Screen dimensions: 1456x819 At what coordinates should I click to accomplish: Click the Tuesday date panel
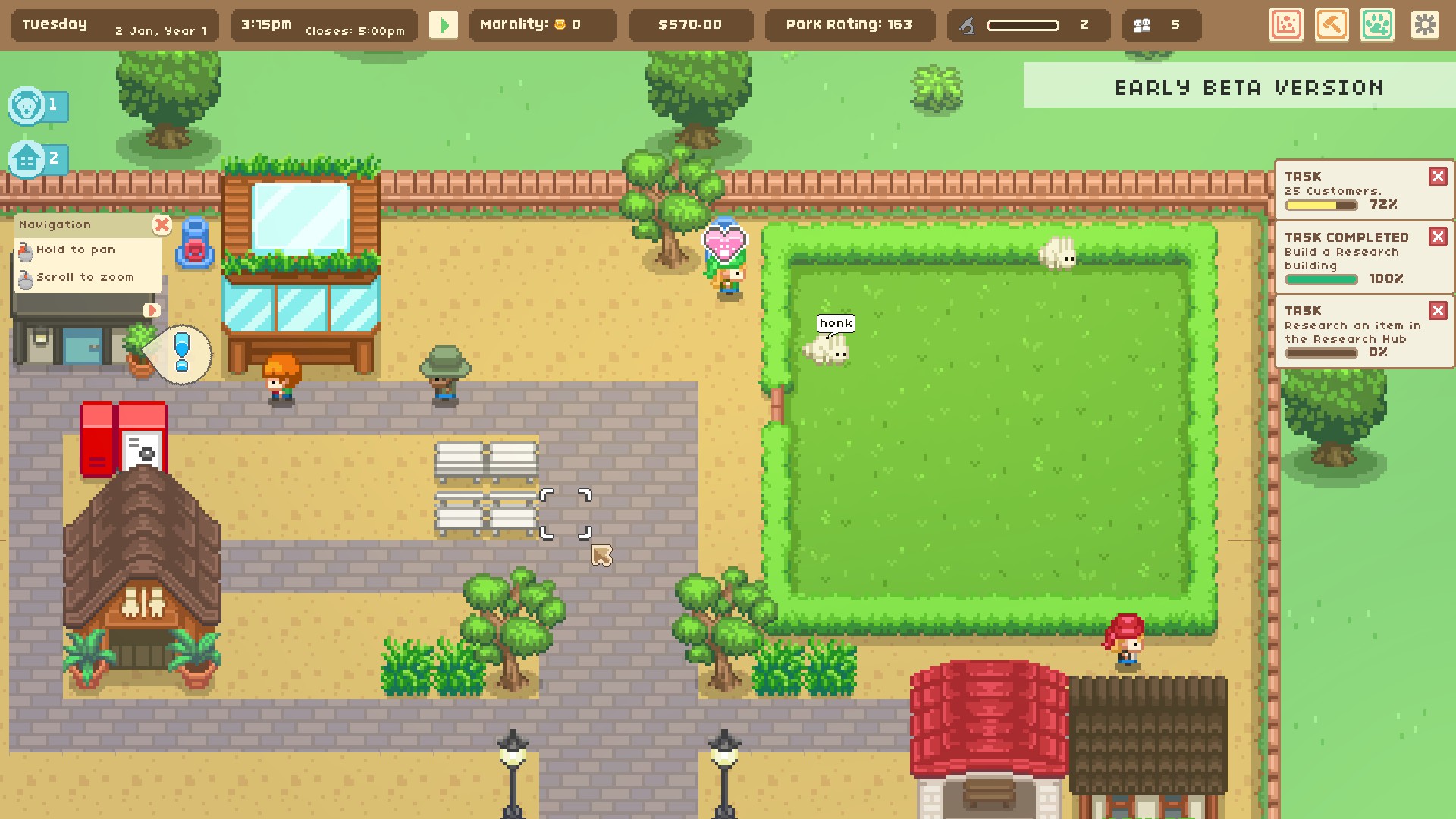click(112, 24)
